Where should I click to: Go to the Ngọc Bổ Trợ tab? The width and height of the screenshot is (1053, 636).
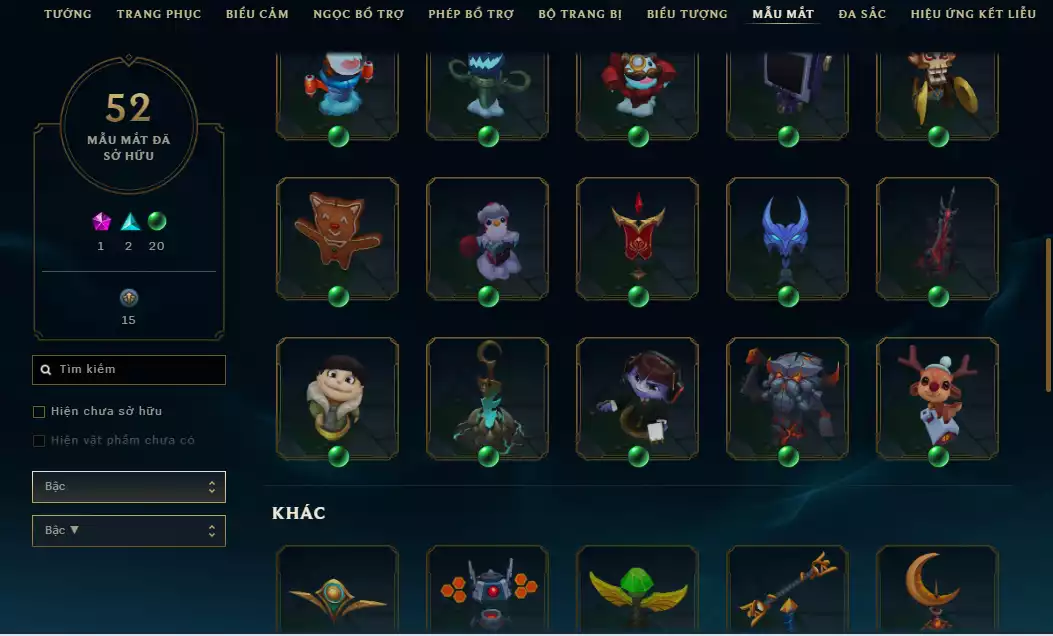pyautogui.click(x=359, y=14)
